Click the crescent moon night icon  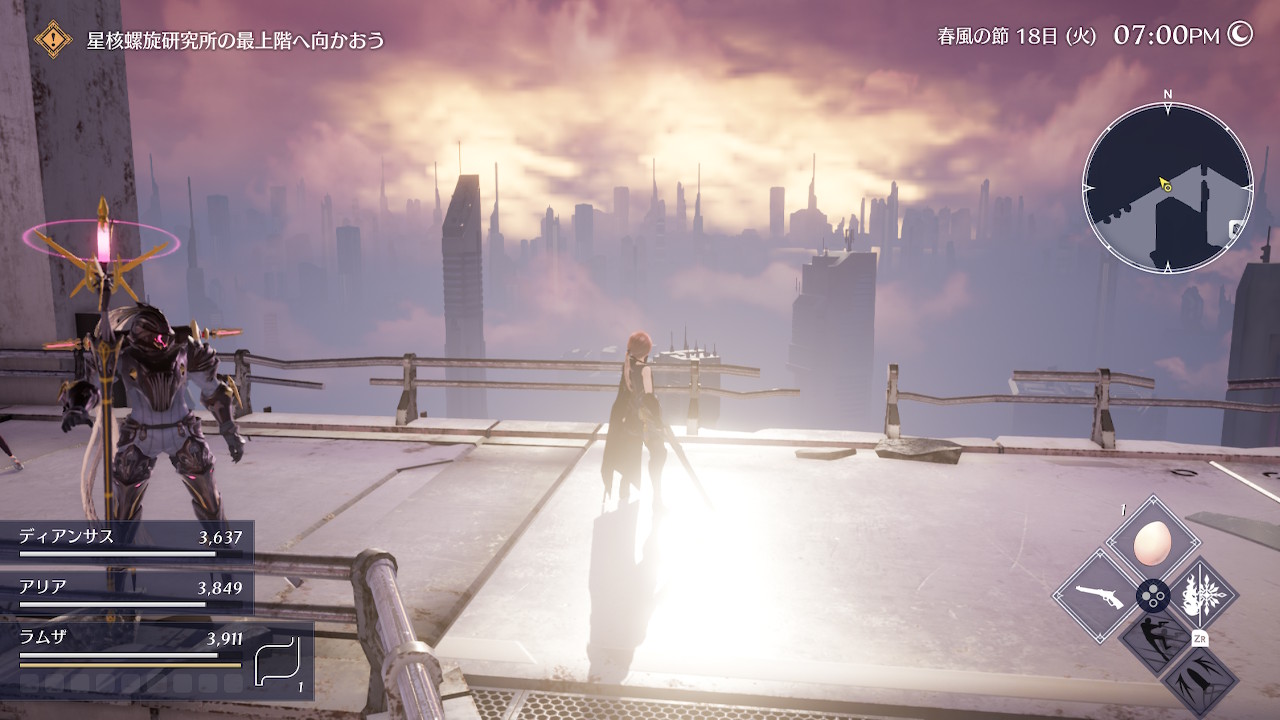point(1240,35)
